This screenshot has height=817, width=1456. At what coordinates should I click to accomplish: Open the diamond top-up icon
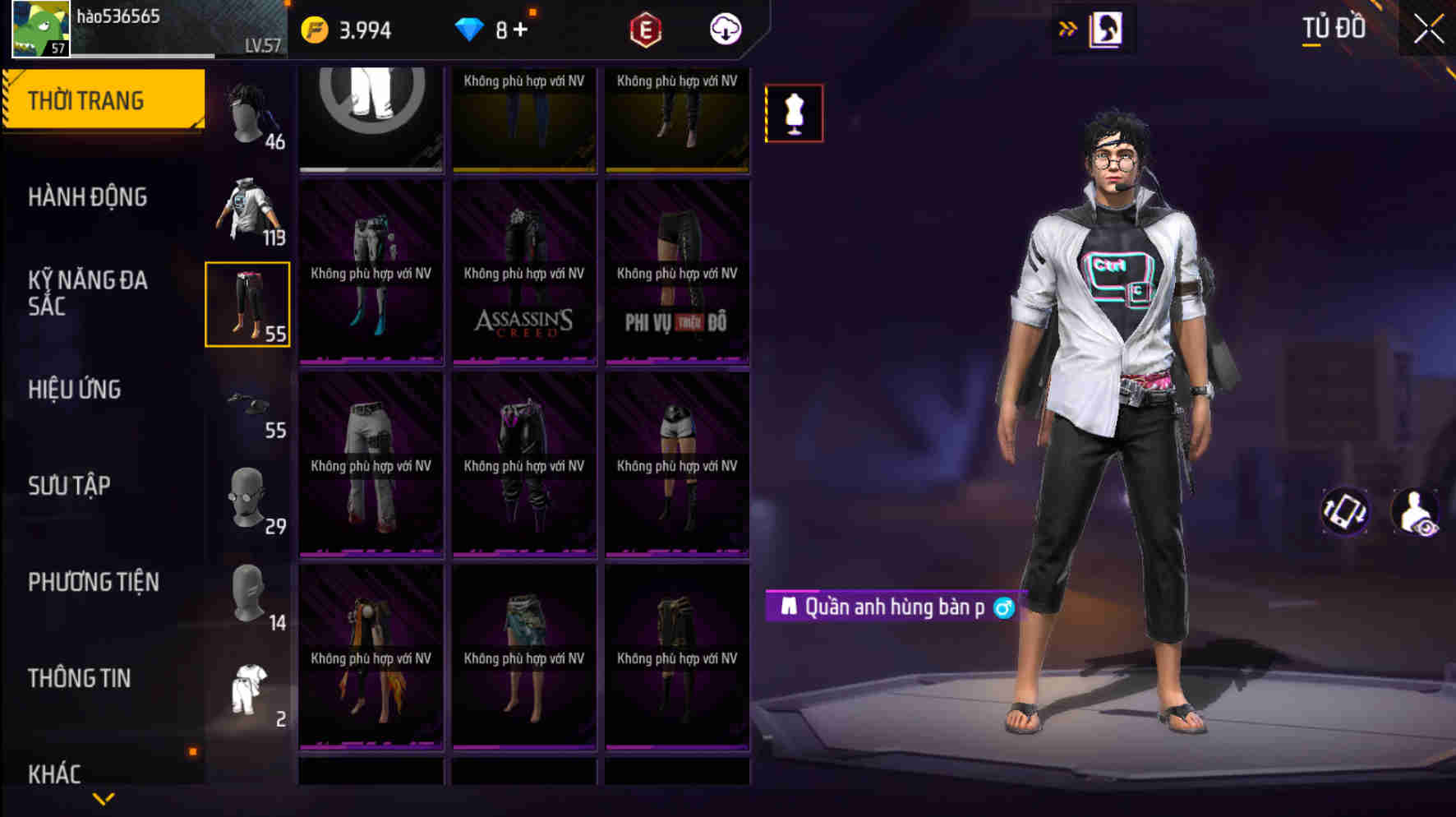(471, 29)
